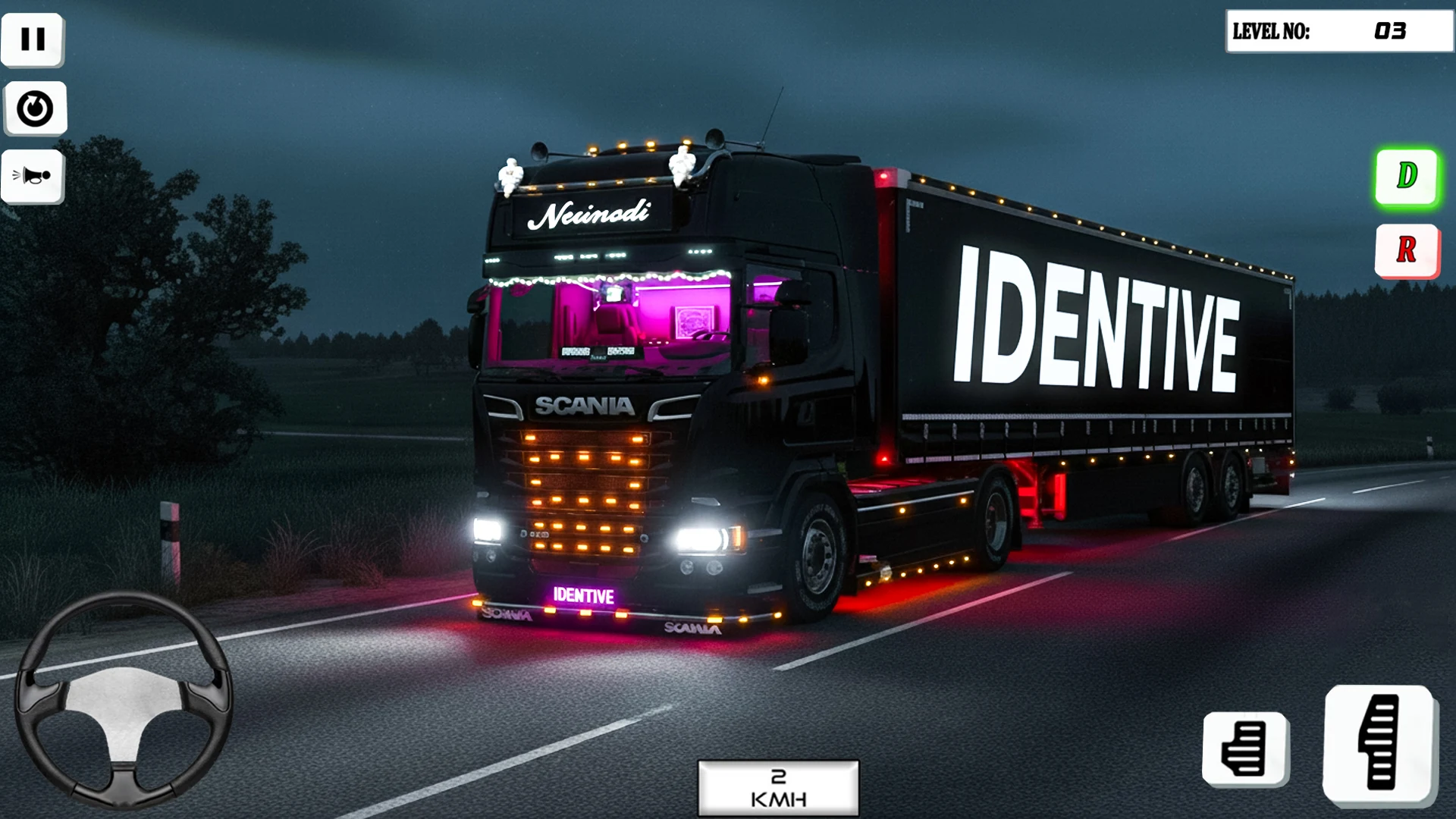This screenshot has width=1456, height=819.
Task: Pause the game
Action: click(x=33, y=39)
